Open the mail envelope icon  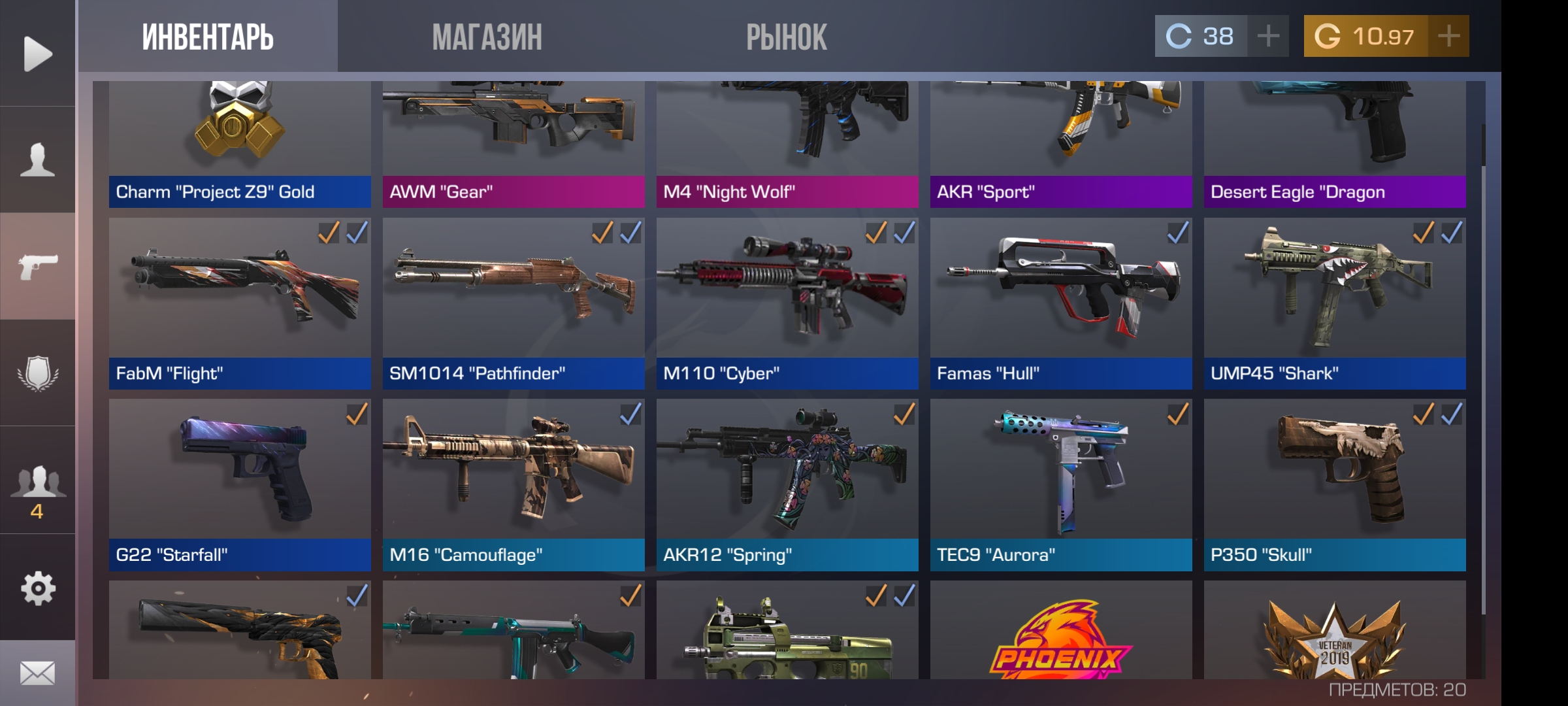(37, 673)
